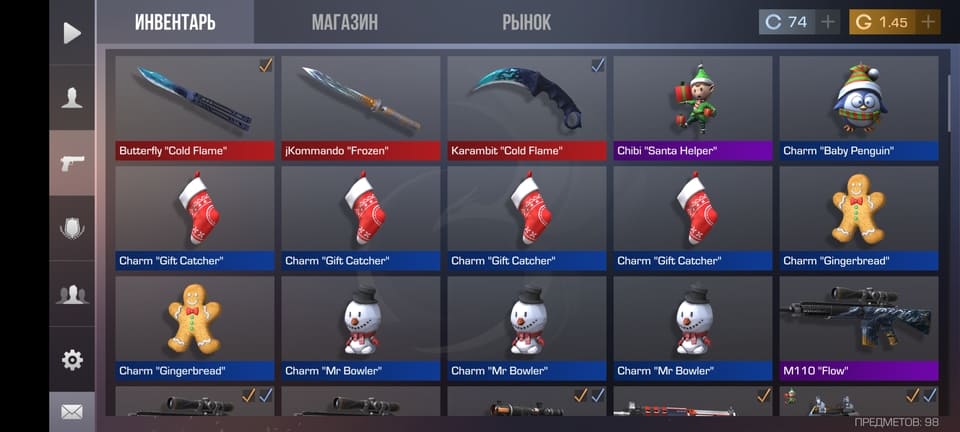
Task: Select the Инвентарь tab
Action: click(175, 22)
